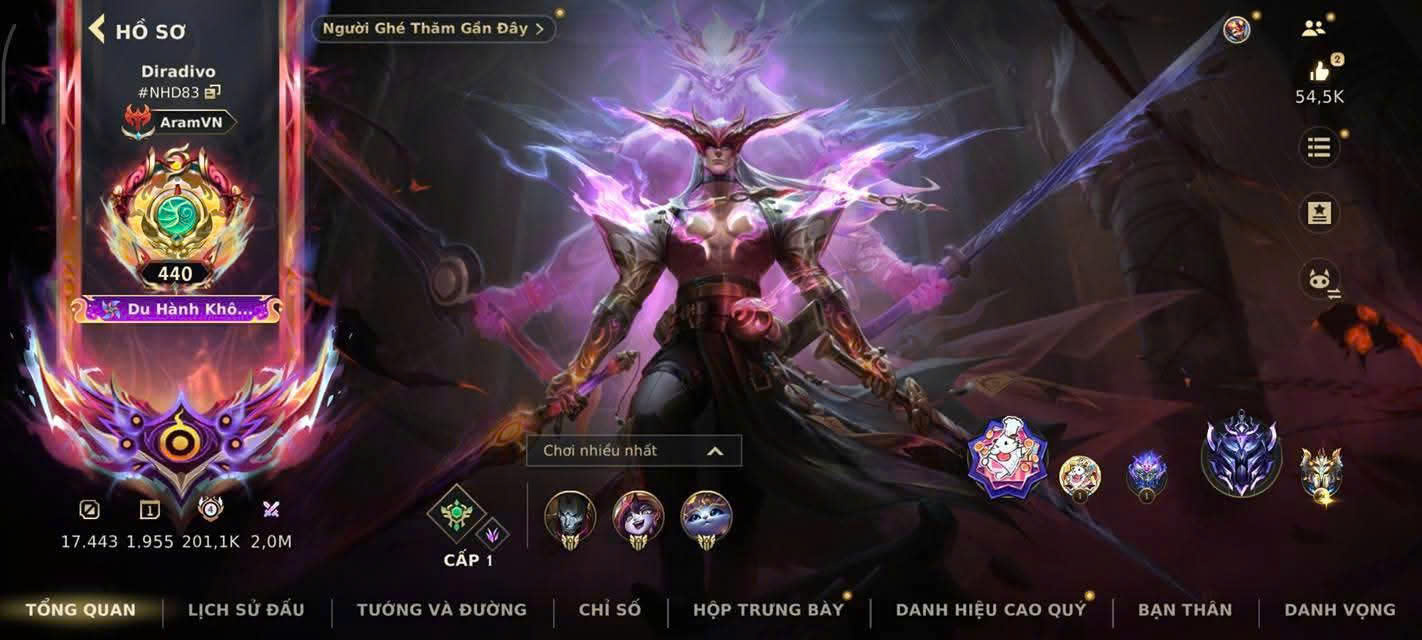Go back using the Hồ Sơ arrow
The height and width of the screenshot is (640, 1422).
98,29
